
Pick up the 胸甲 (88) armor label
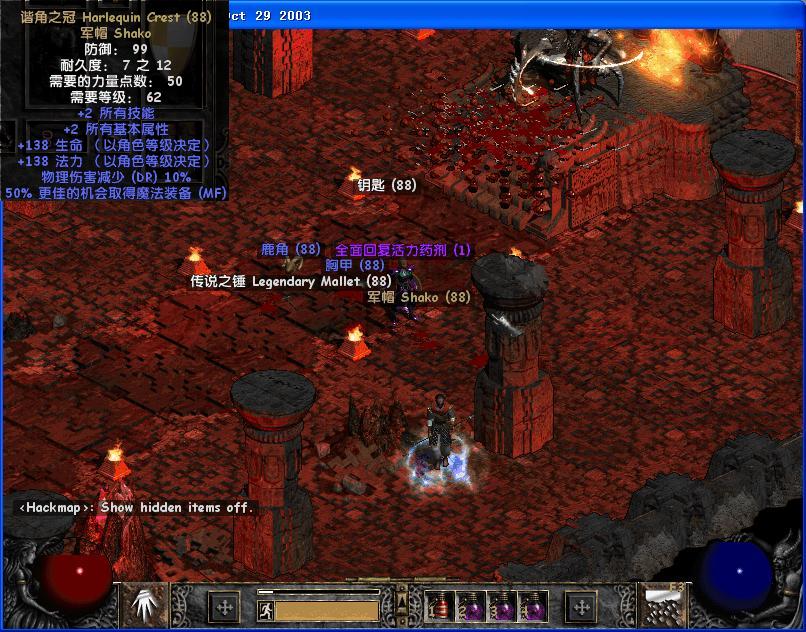(x=354, y=265)
